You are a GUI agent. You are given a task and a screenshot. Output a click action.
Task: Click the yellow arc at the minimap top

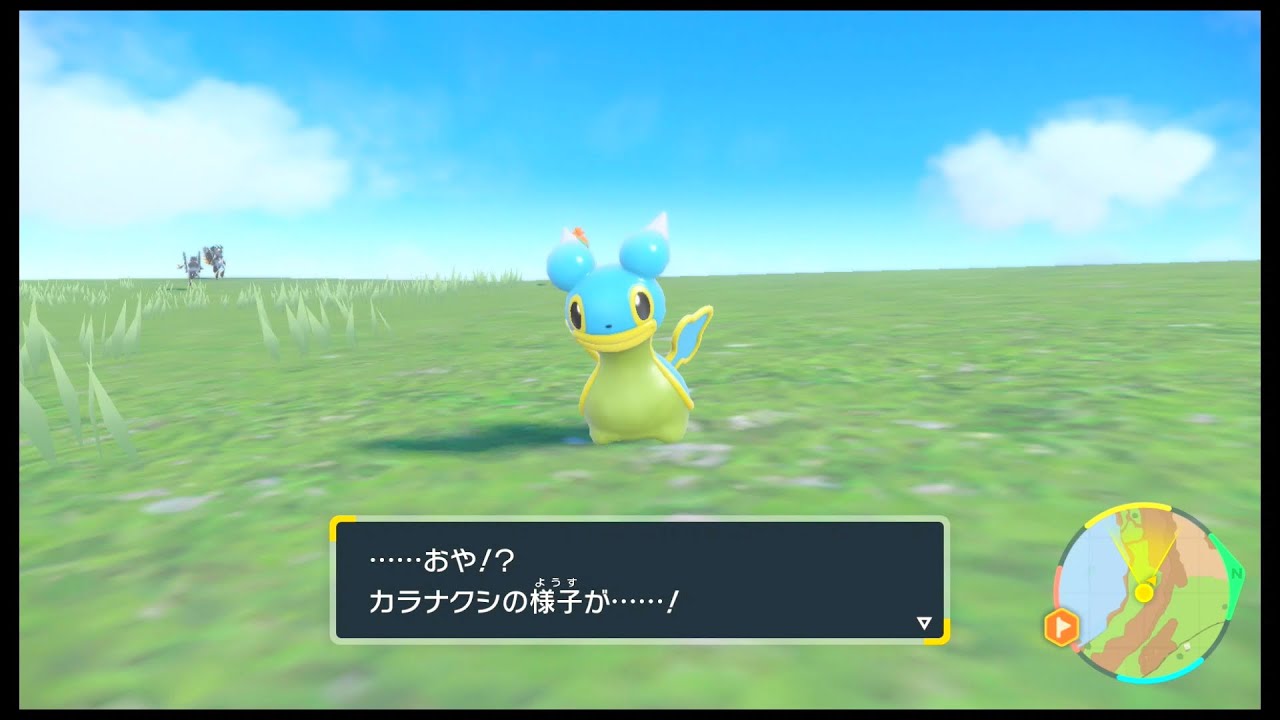[1130, 506]
